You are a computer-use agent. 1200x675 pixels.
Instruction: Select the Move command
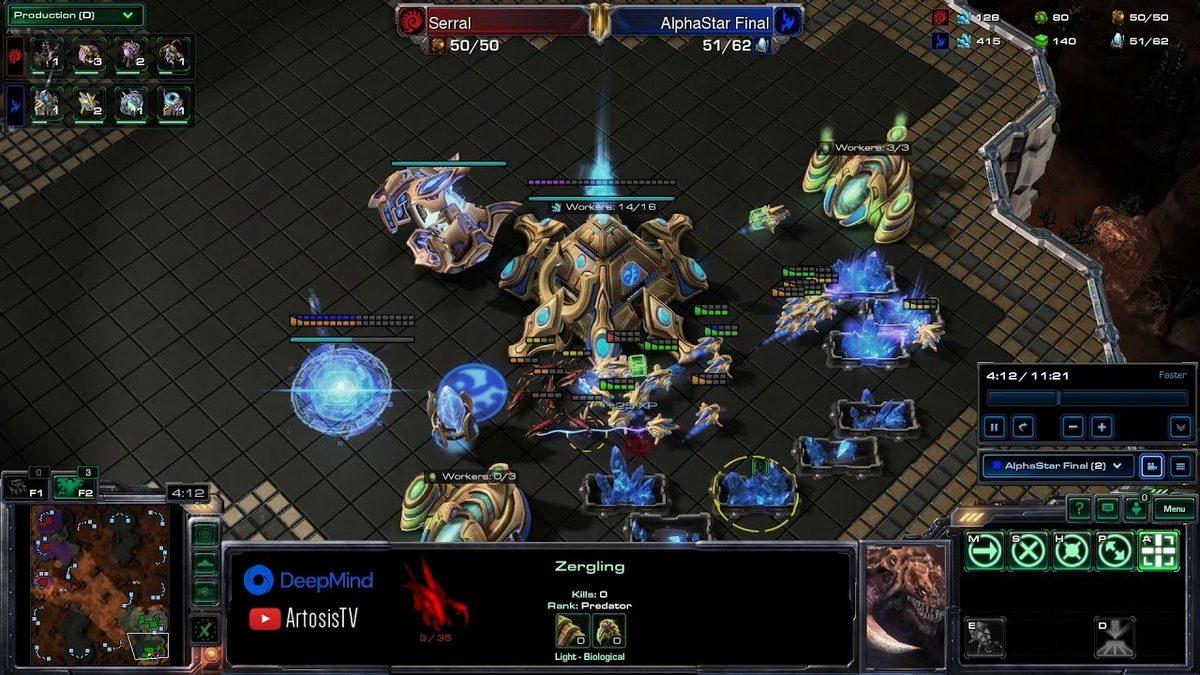click(985, 551)
